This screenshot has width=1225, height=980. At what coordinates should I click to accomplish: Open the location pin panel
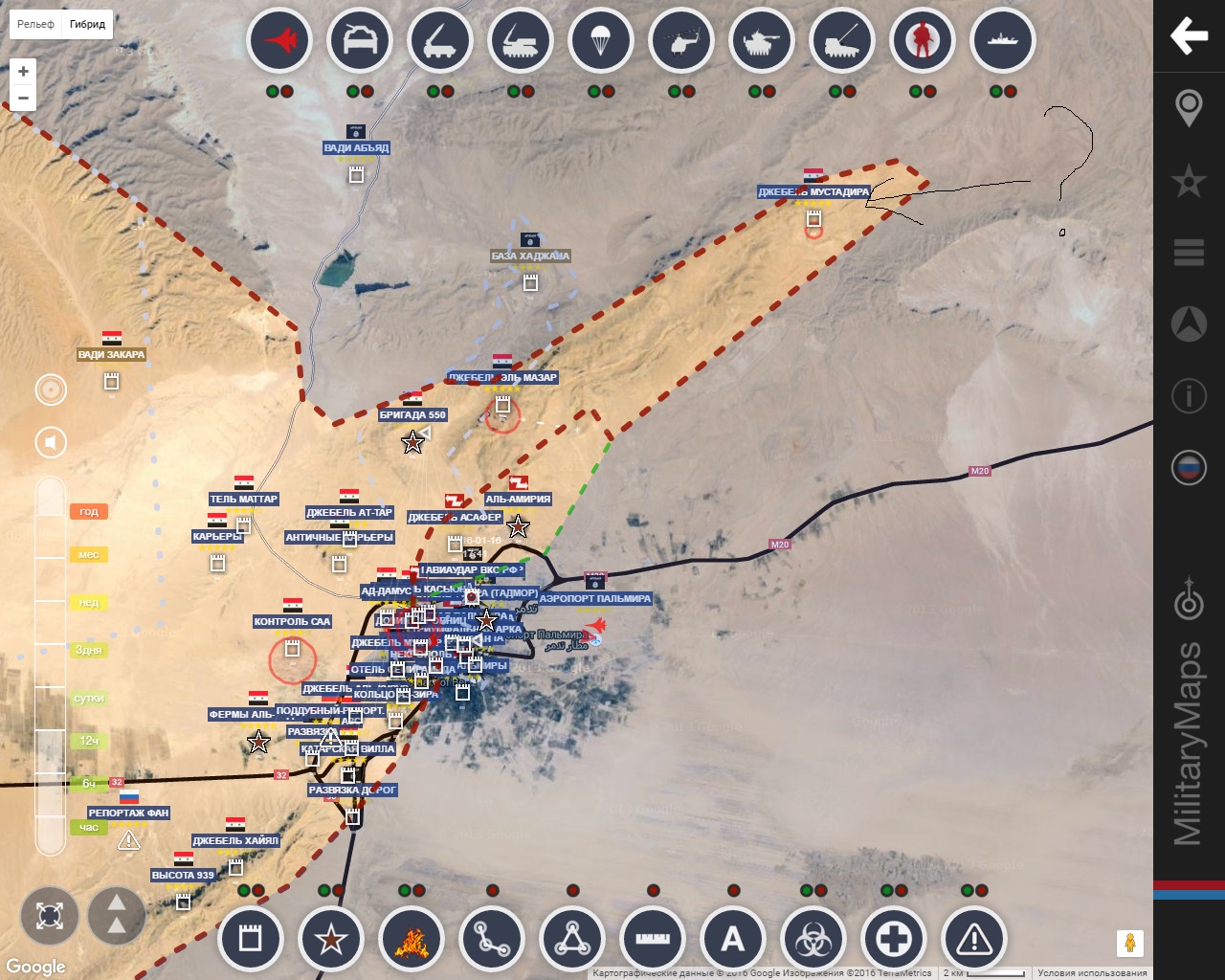pyautogui.click(x=1189, y=107)
